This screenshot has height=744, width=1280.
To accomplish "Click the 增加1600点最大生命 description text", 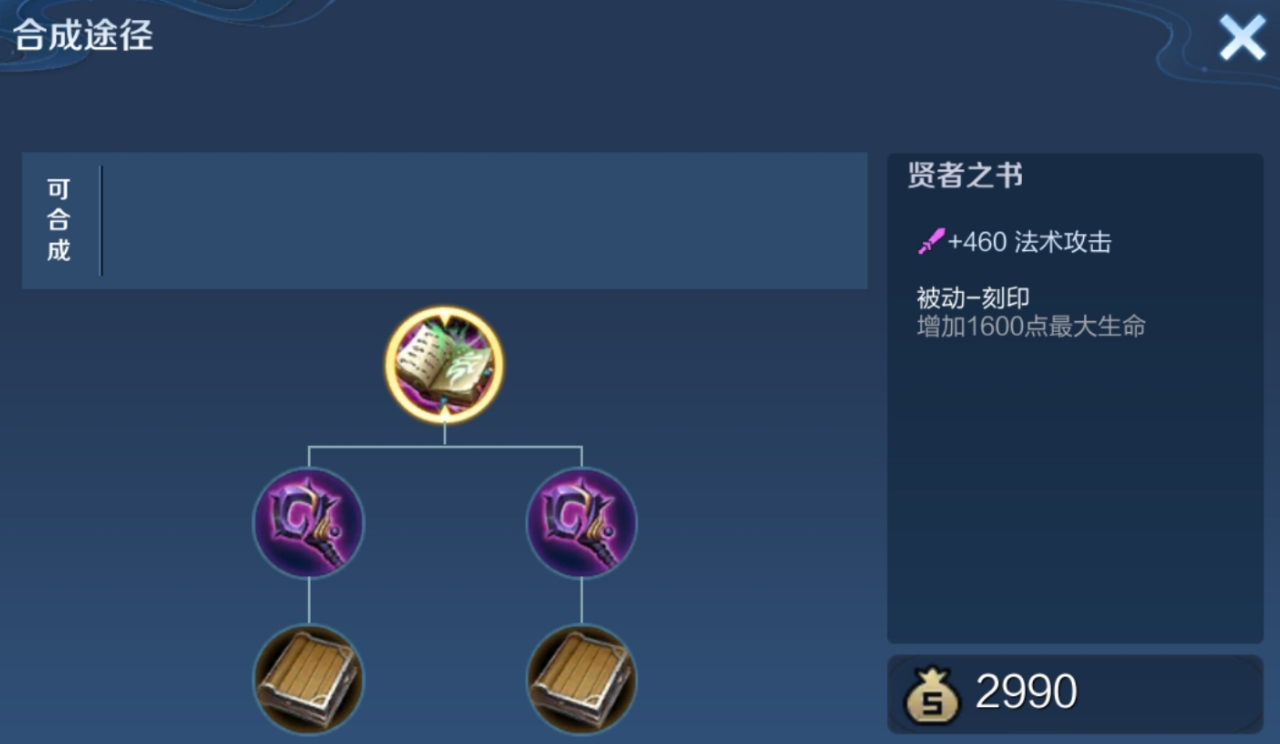I will click(1032, 326).
